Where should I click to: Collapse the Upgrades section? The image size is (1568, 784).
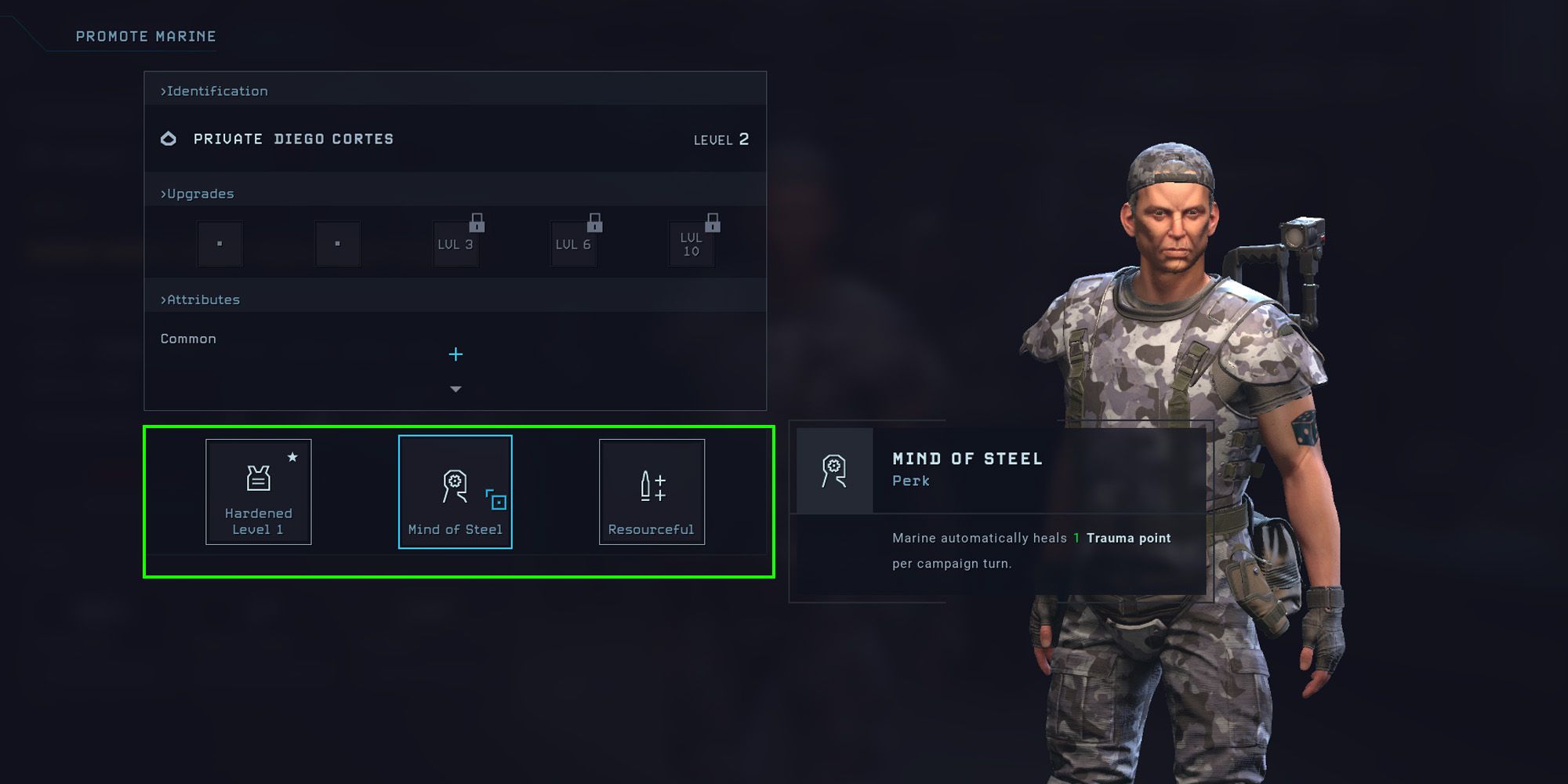[x=196, y=193]
